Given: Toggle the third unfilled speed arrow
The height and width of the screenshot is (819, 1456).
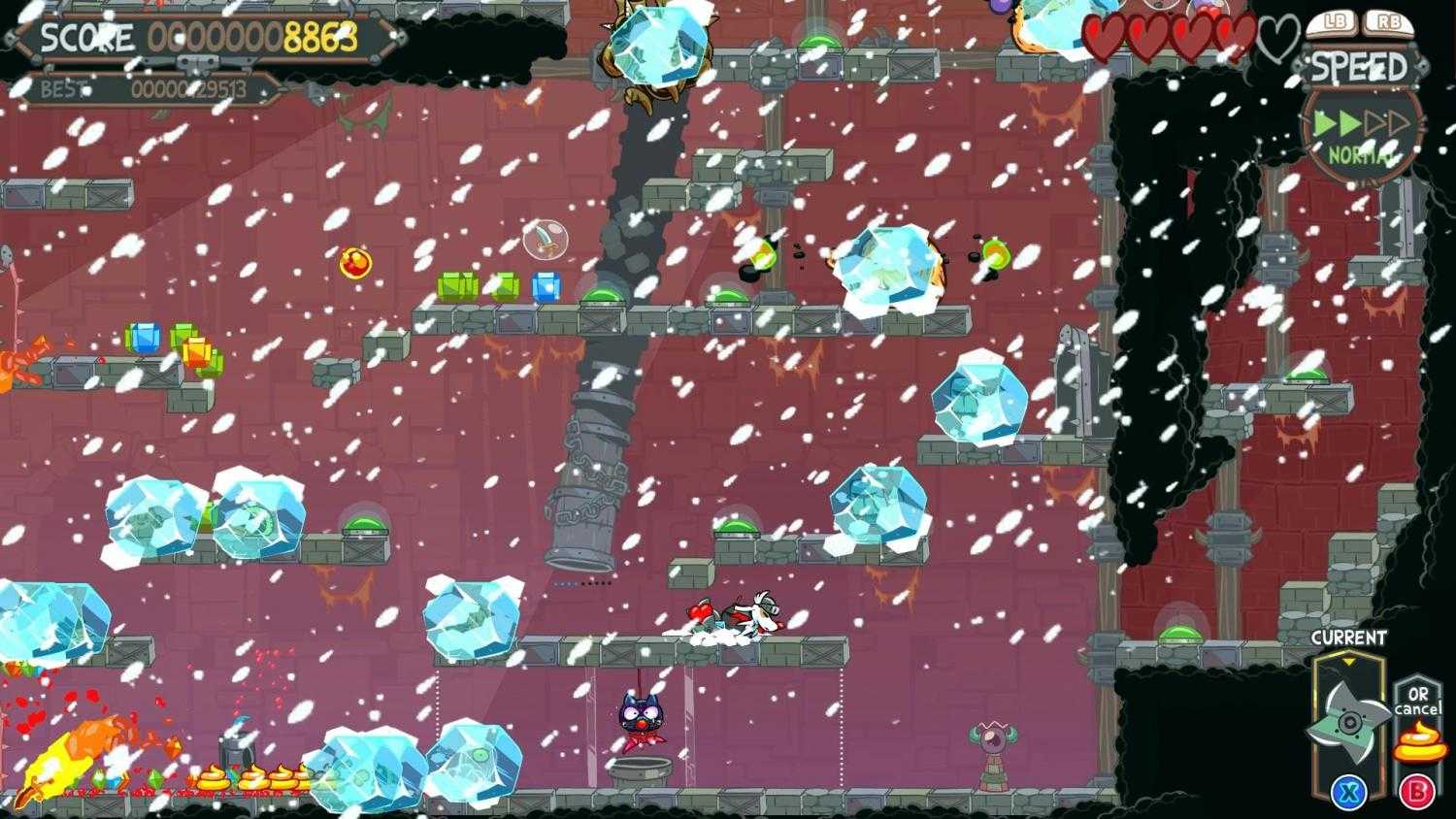Looking at the screenshot, I should point(1373,123).
